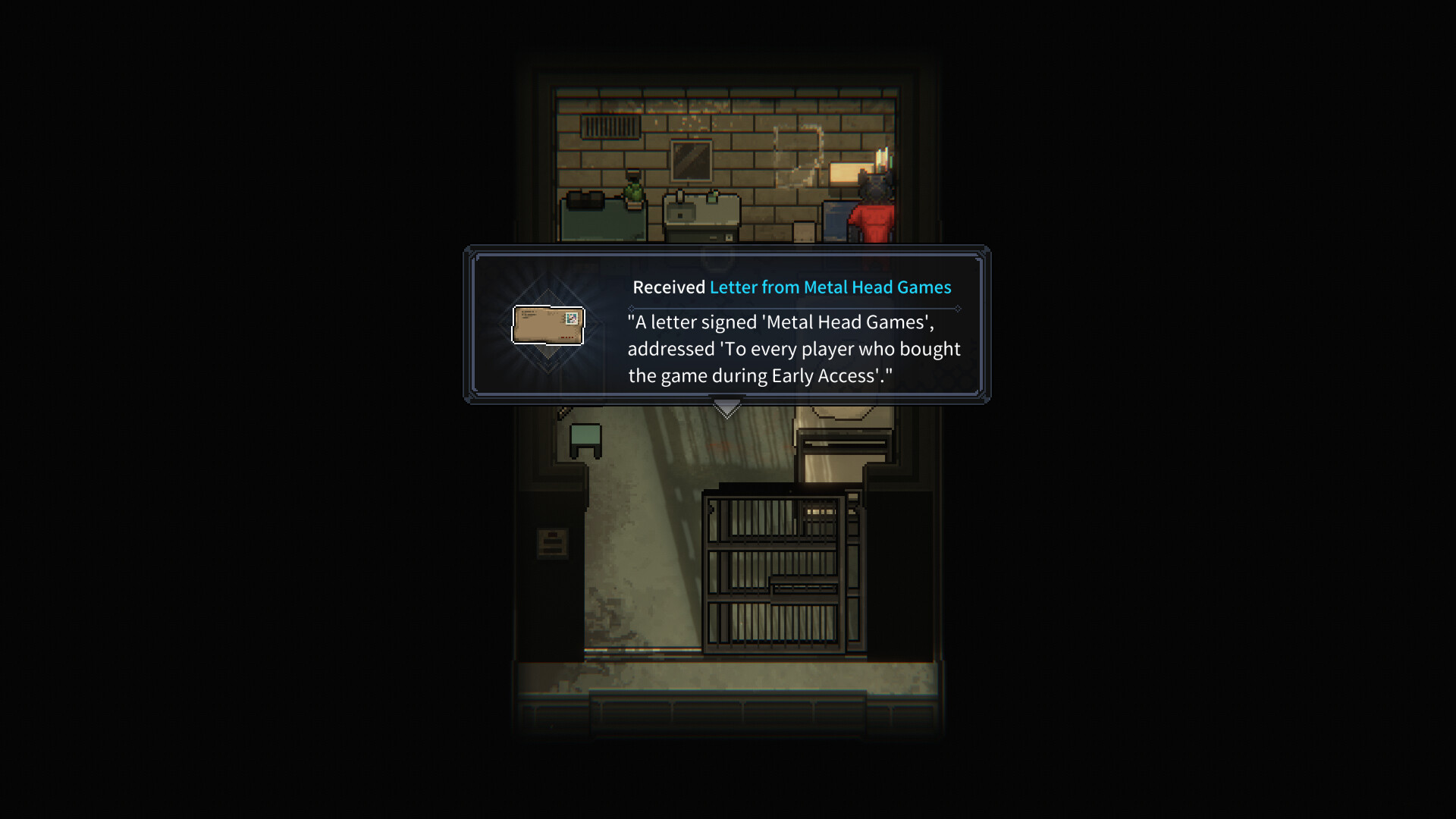Click the envelope item icon in the notification

pyautogui.click(x=548, y=325)
